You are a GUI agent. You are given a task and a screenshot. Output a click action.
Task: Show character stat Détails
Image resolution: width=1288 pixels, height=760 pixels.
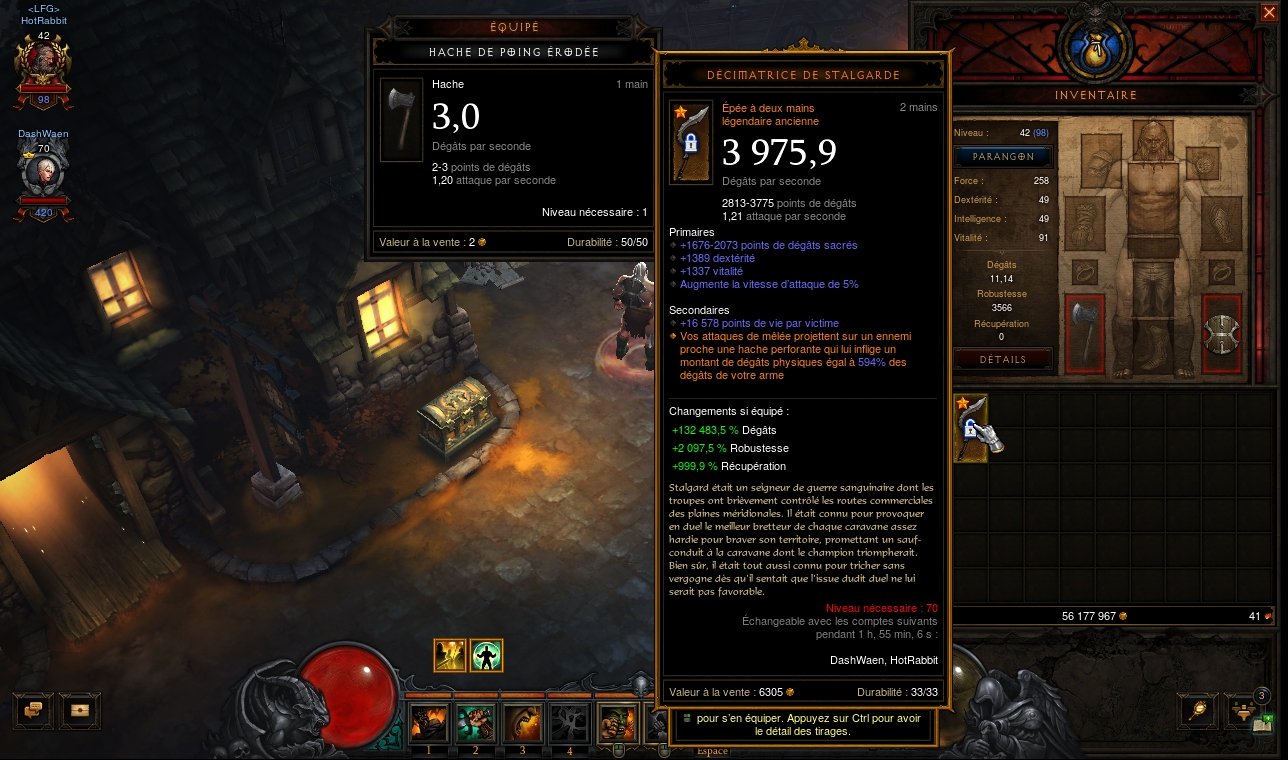point(1003,359)
